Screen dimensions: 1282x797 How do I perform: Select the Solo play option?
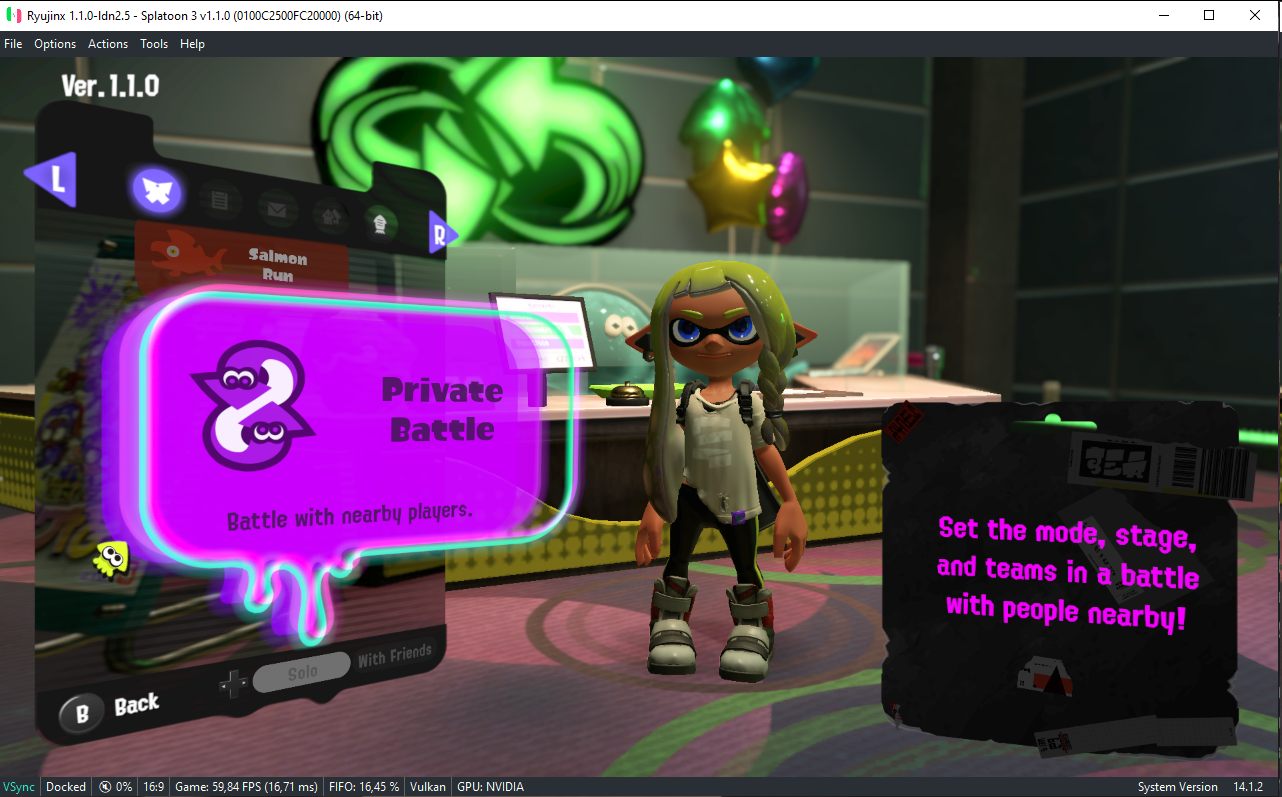[x=301, y=674]
